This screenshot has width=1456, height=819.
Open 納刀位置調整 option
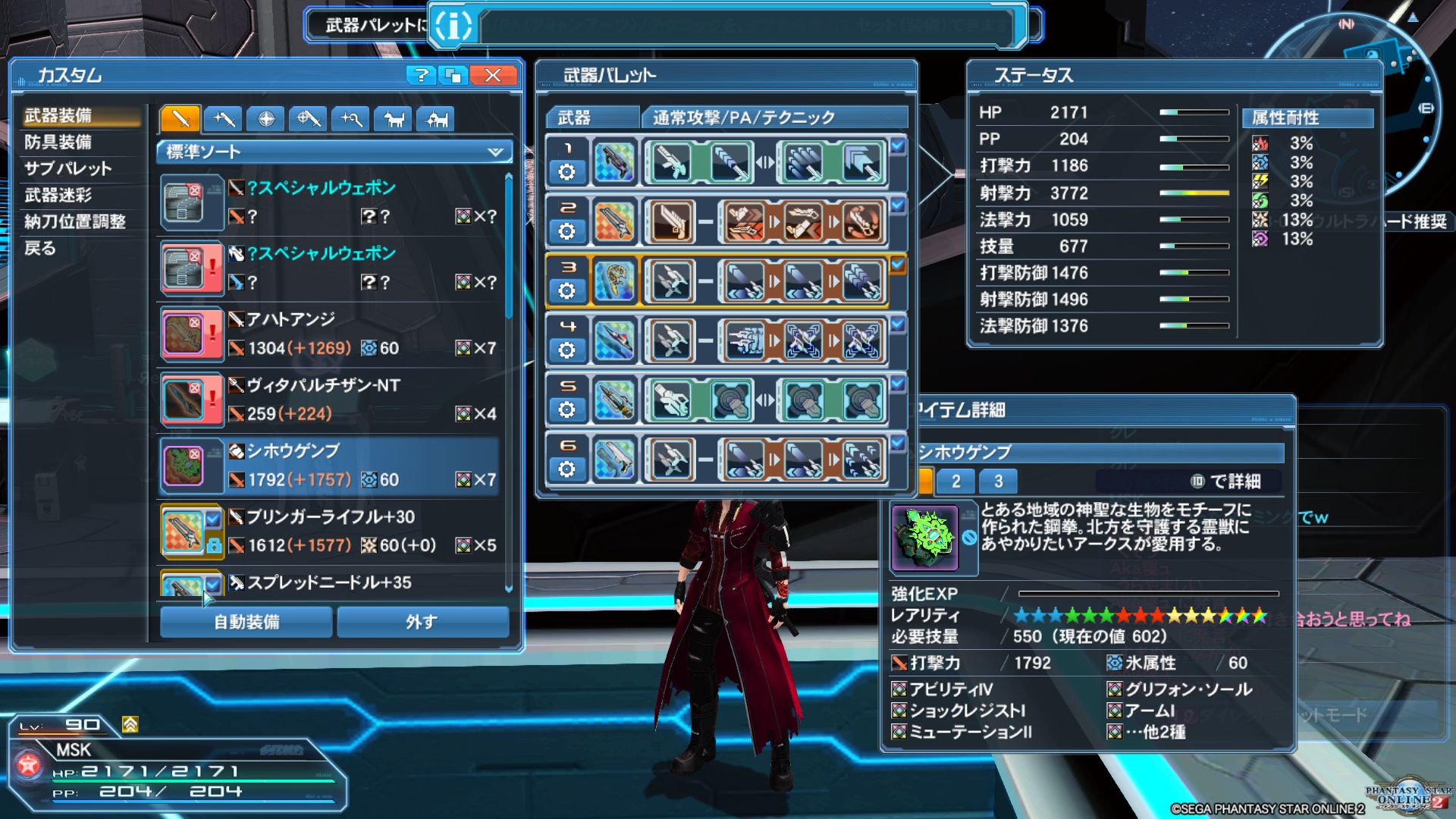point(75,221)
